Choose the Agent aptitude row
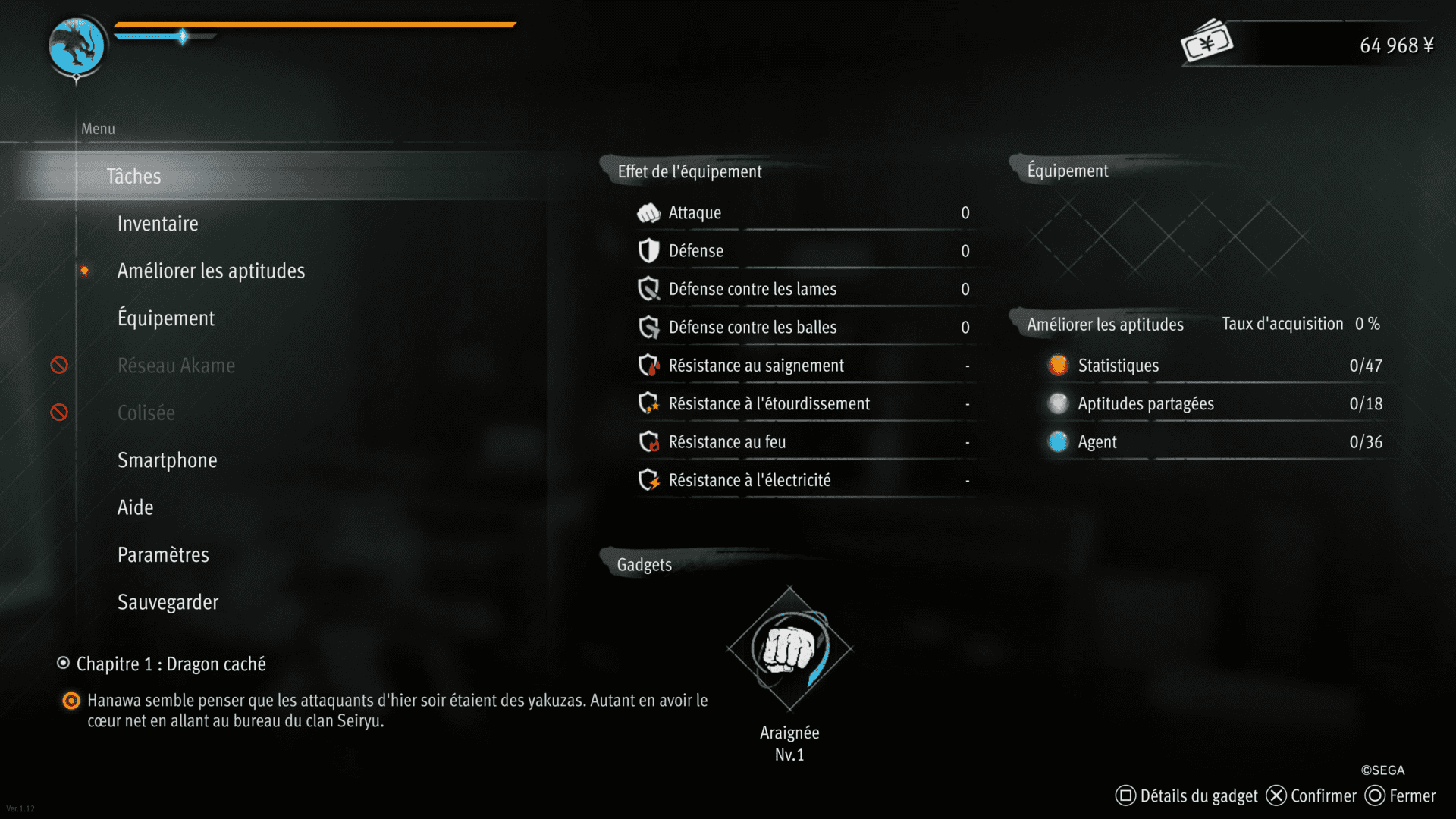The width and height of the screenshot is (1456, 819). [x=1213, y=442]
